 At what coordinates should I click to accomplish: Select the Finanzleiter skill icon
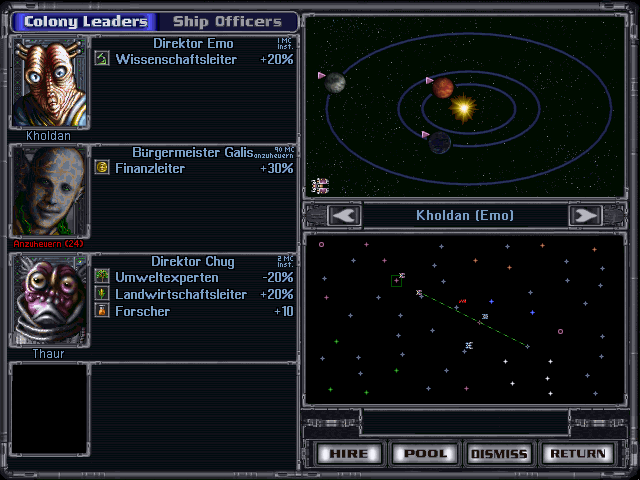[101, 168]
